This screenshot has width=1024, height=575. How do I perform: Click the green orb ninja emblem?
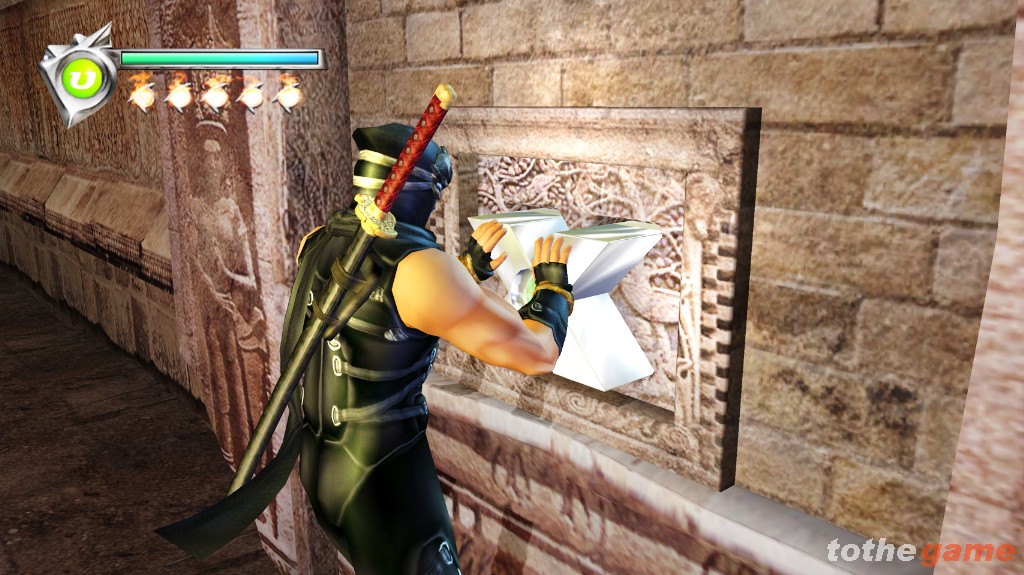pos(79,76)
